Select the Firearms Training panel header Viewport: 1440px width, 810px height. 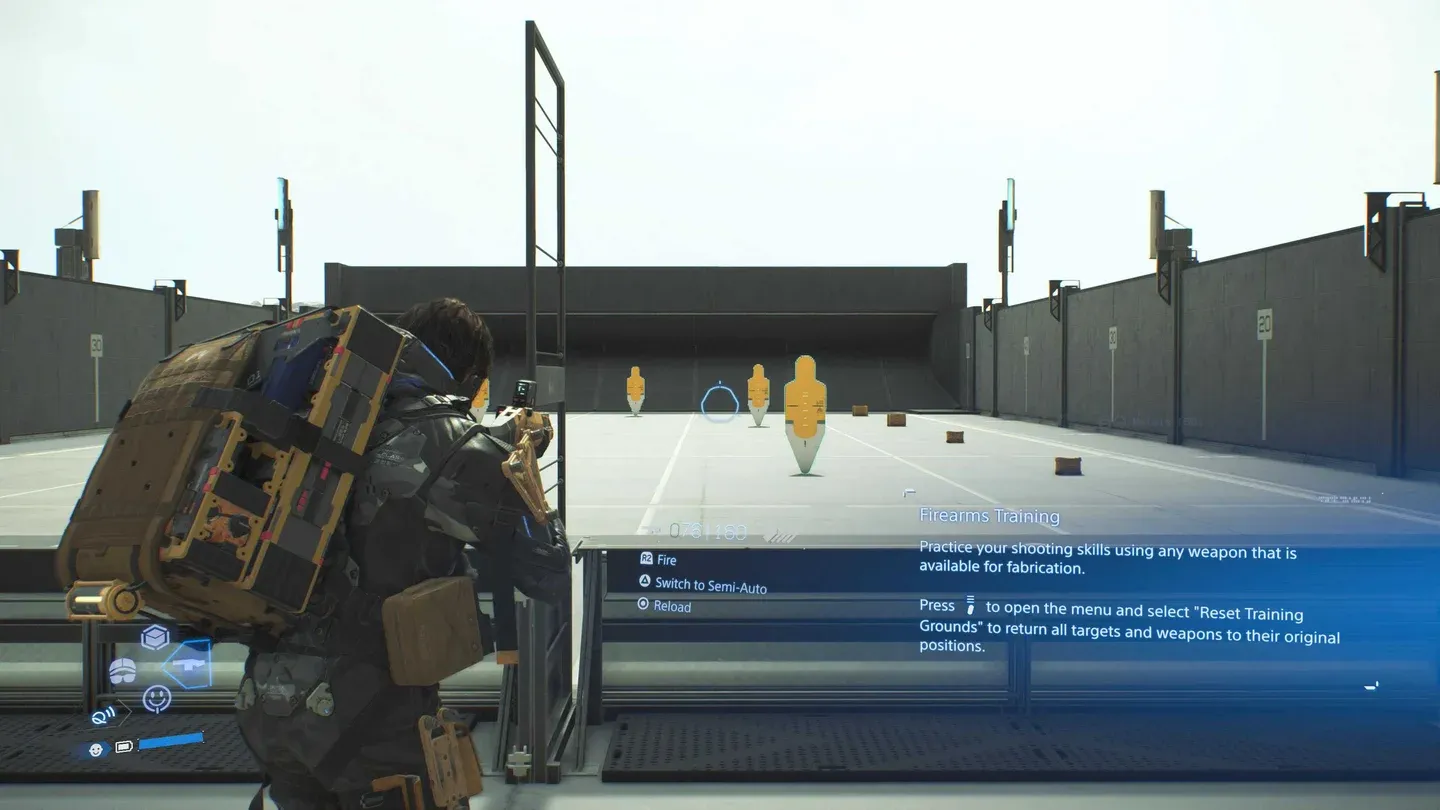(989, 516)
